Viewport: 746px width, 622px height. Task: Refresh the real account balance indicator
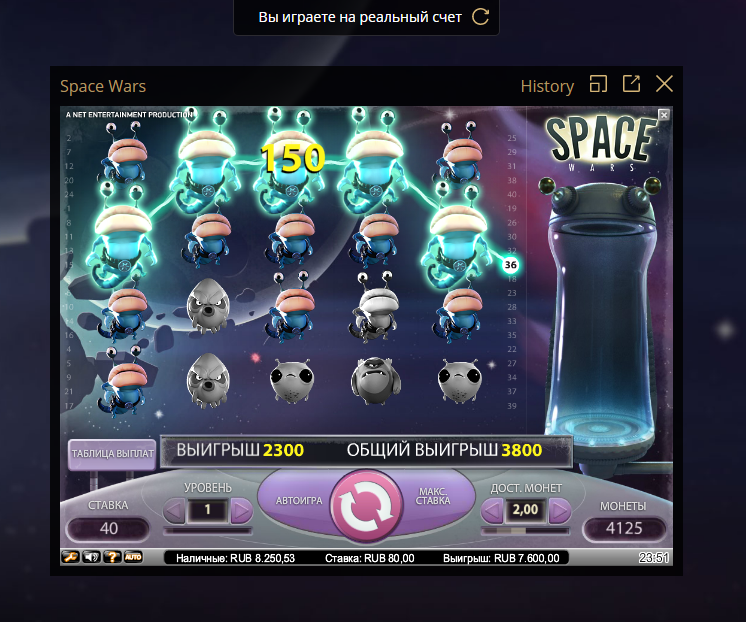point(481,17)
